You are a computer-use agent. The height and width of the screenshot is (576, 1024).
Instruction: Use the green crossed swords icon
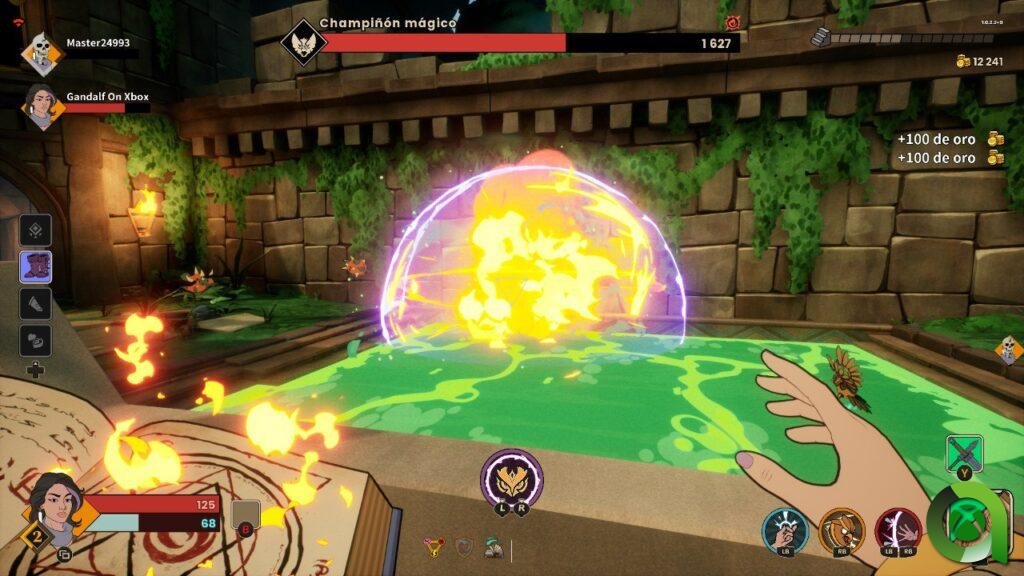tap(964, 453)
